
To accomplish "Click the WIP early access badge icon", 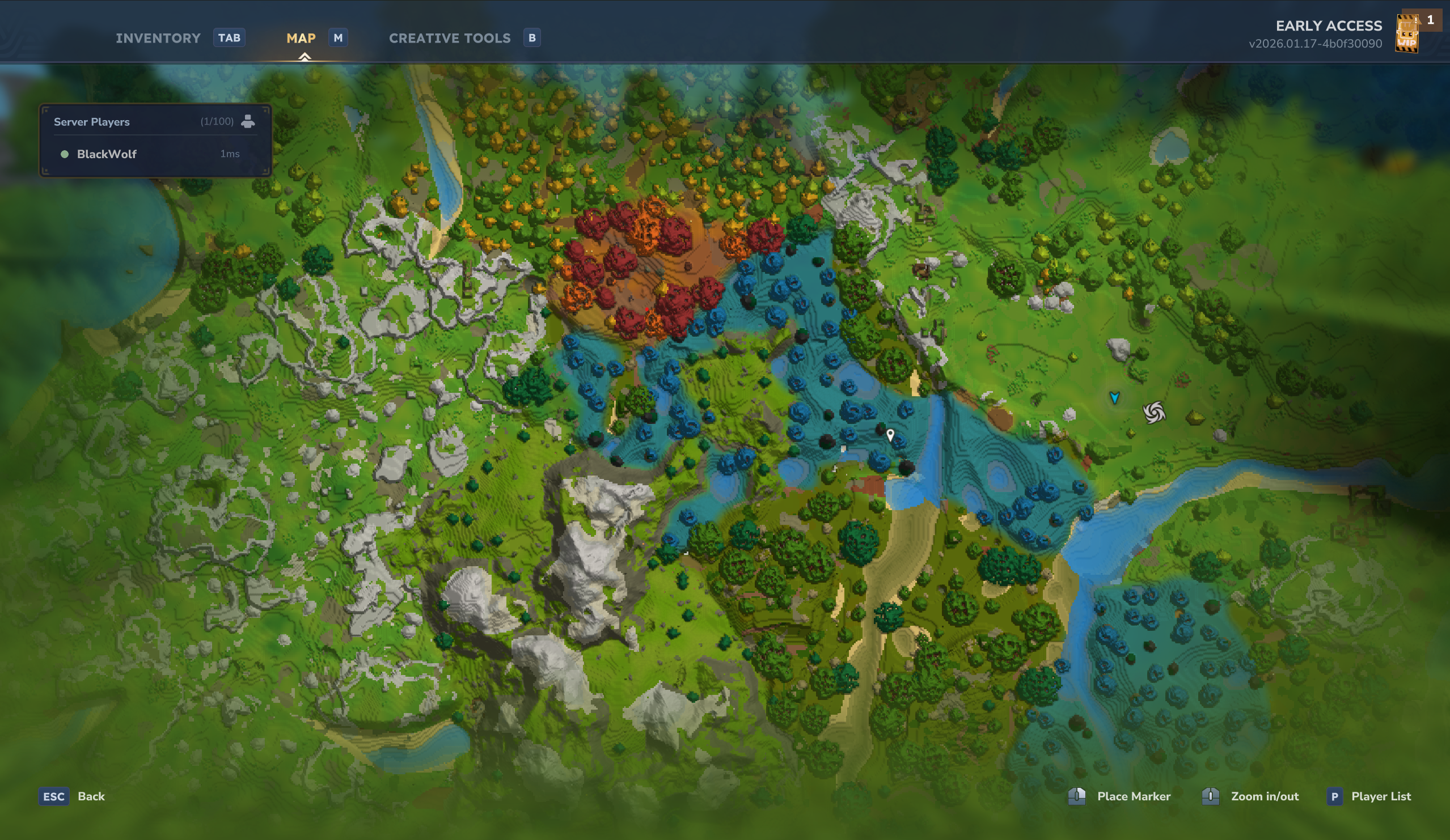I will (1407, 35).
